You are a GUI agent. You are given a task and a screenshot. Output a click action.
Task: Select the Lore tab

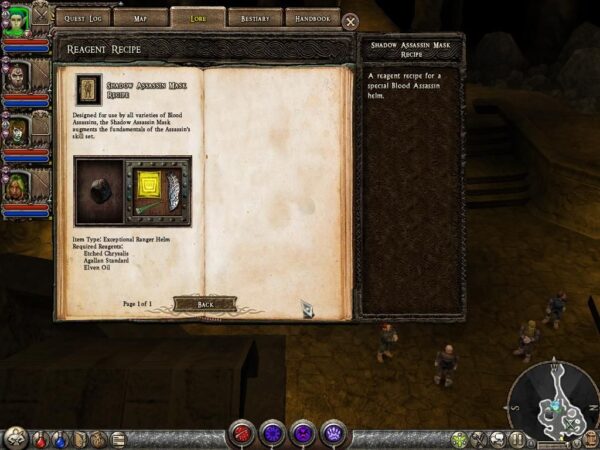(x=198, y=17)
